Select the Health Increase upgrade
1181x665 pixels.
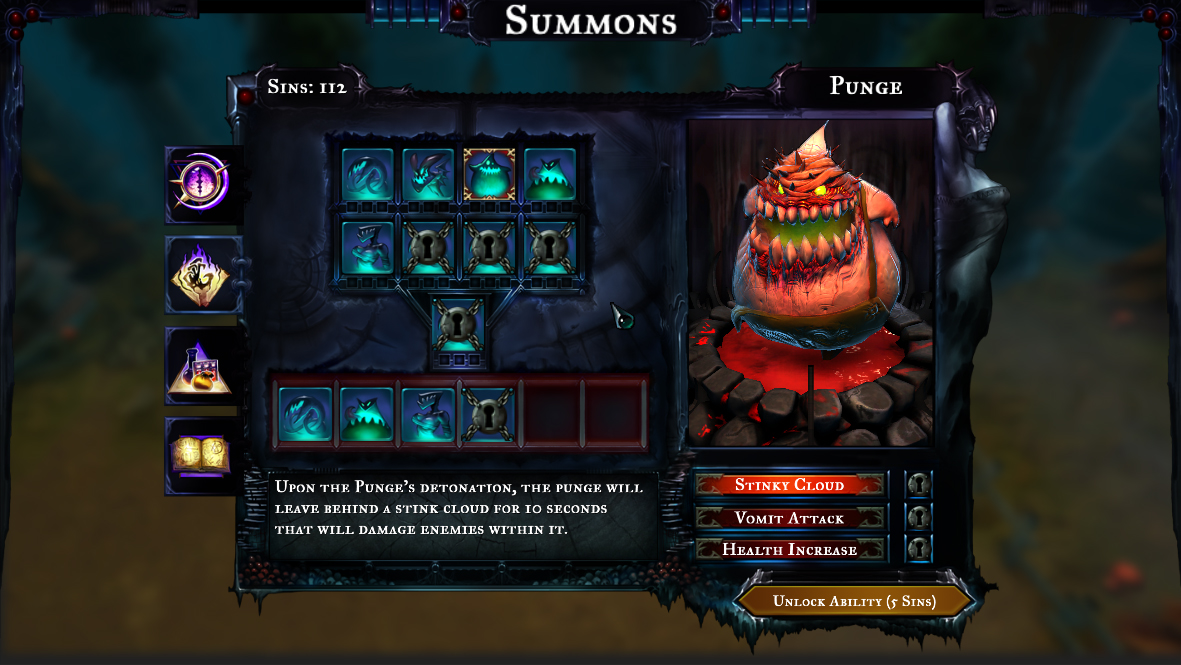(x=790, y=550)
